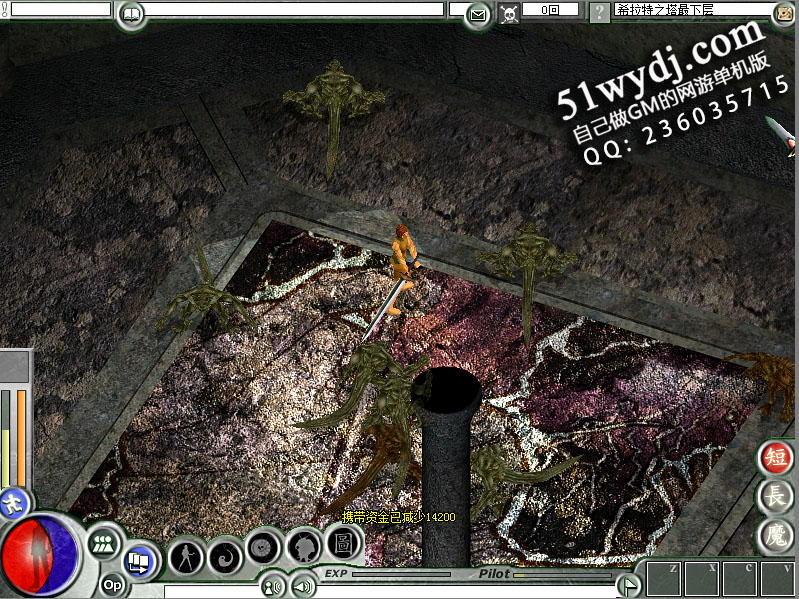Toggle the running figure movement icon
The width and height of the screenshot is (799, 599).
click(14, 501)
